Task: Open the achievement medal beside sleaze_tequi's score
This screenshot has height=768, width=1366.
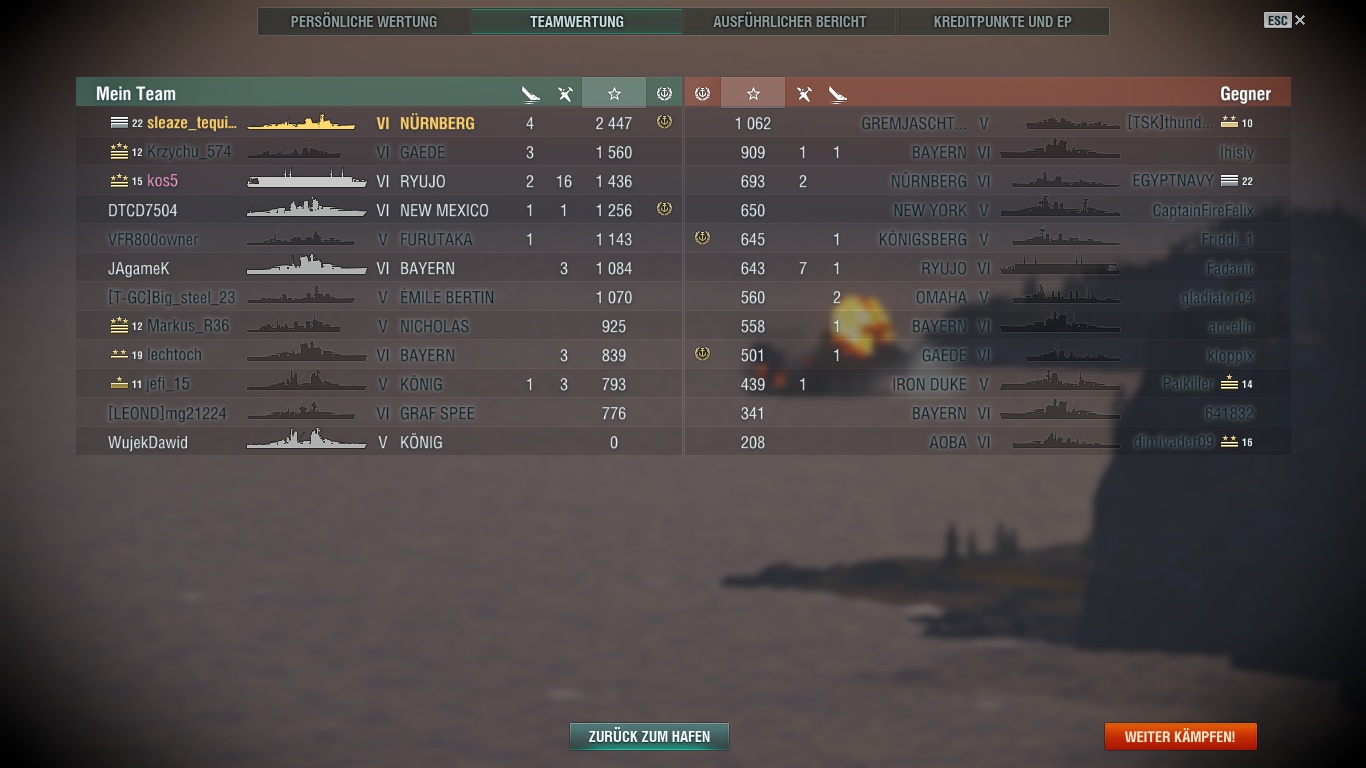Action: click(662, 122)
